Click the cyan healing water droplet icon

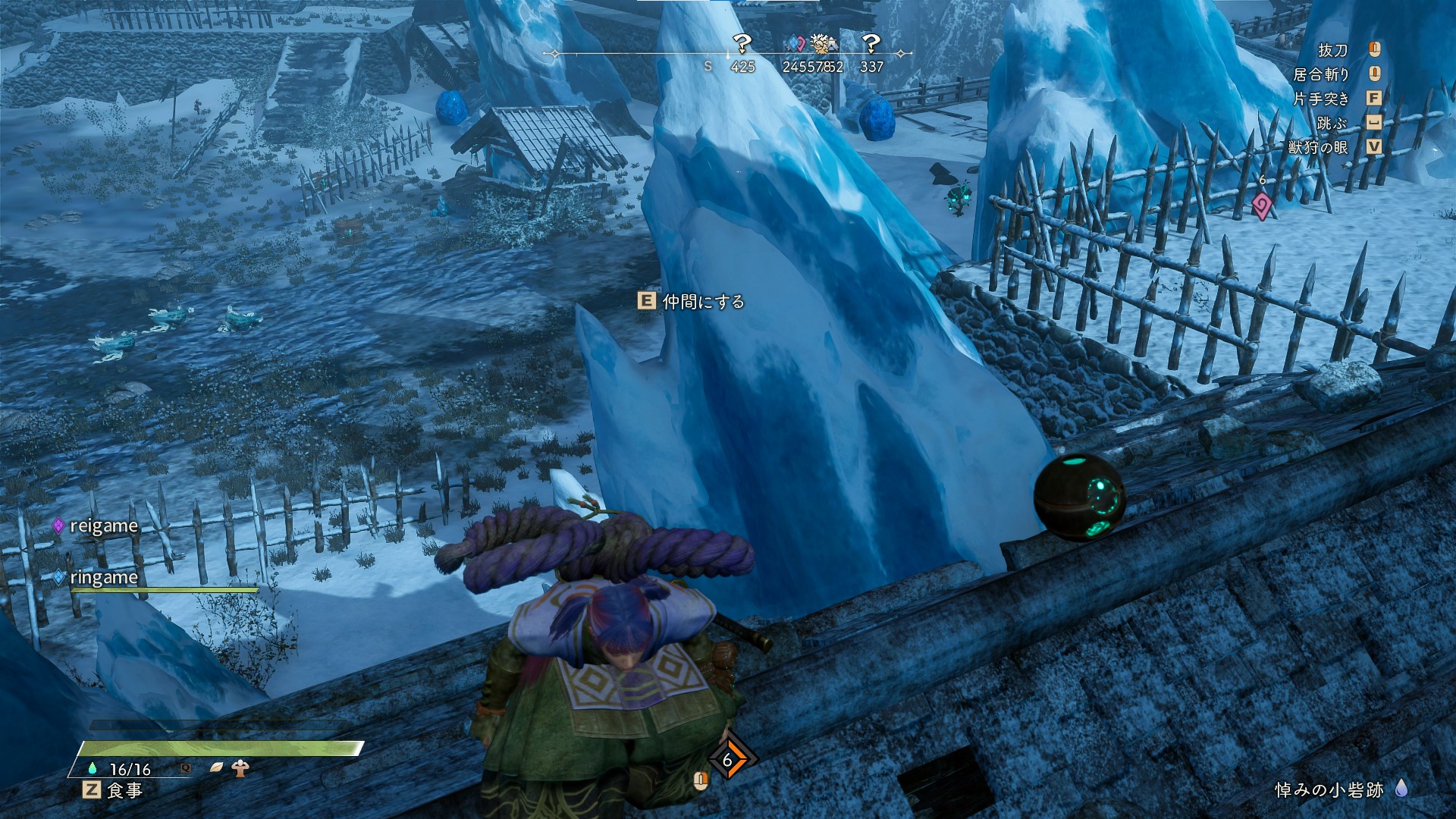tap(93, 768)
